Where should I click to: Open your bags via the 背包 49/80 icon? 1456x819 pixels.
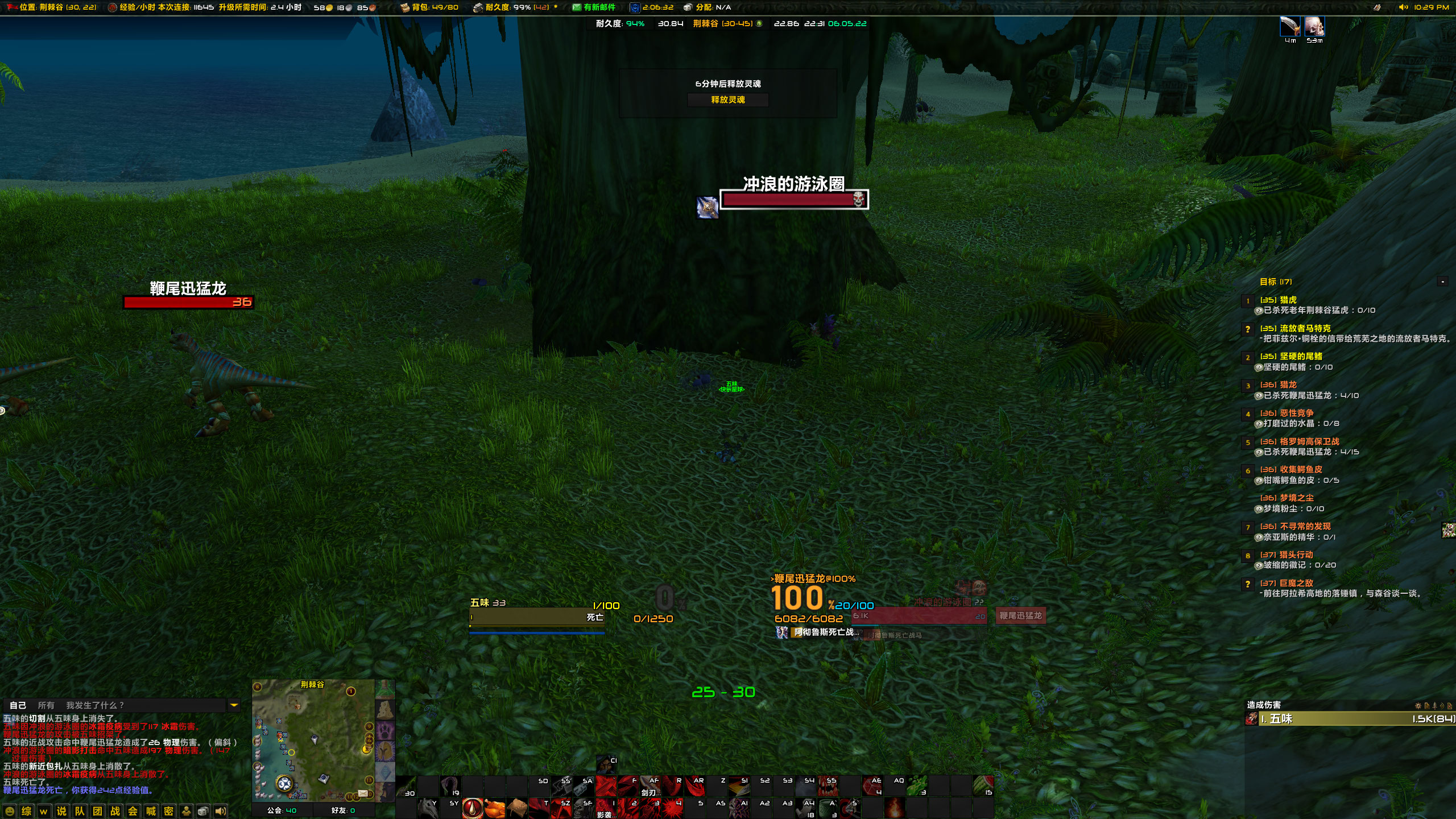coord(406,8)
